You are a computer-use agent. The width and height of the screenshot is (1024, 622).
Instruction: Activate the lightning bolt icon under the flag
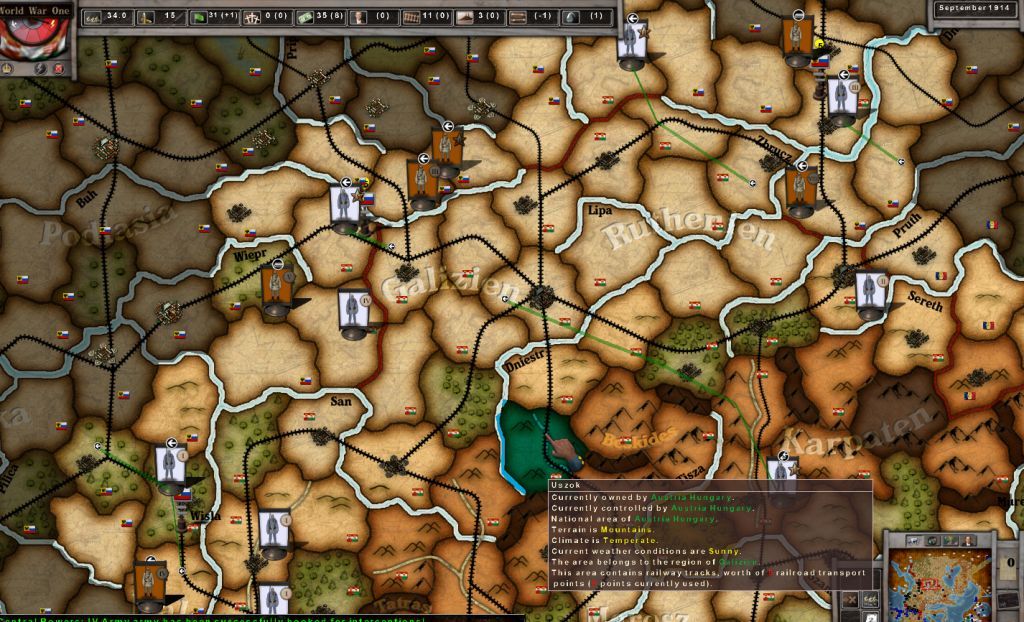40,68
